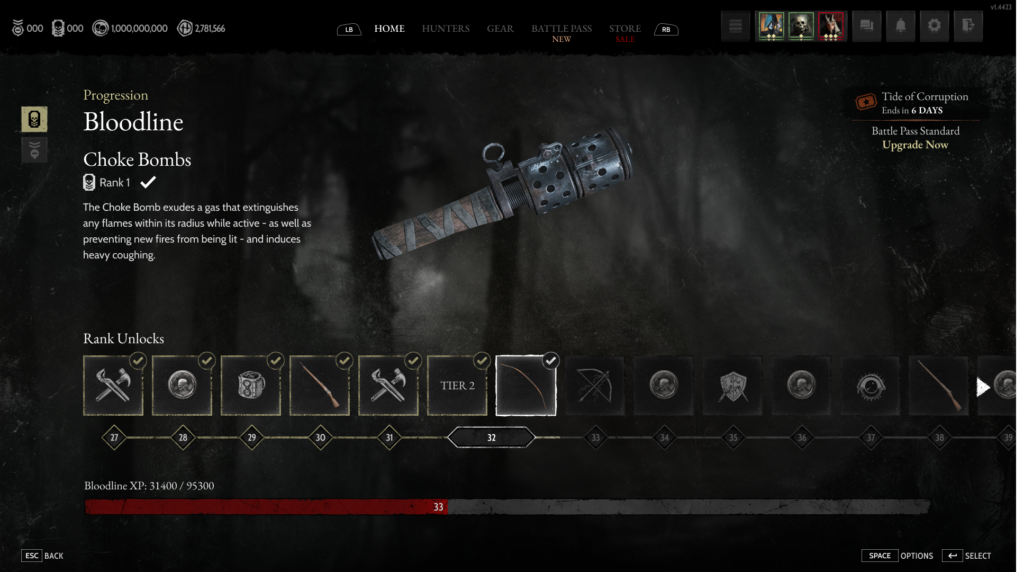The image size is (1024, 572).
Task: Select the Bloodline skull progression icon
Action: point(34,119)
